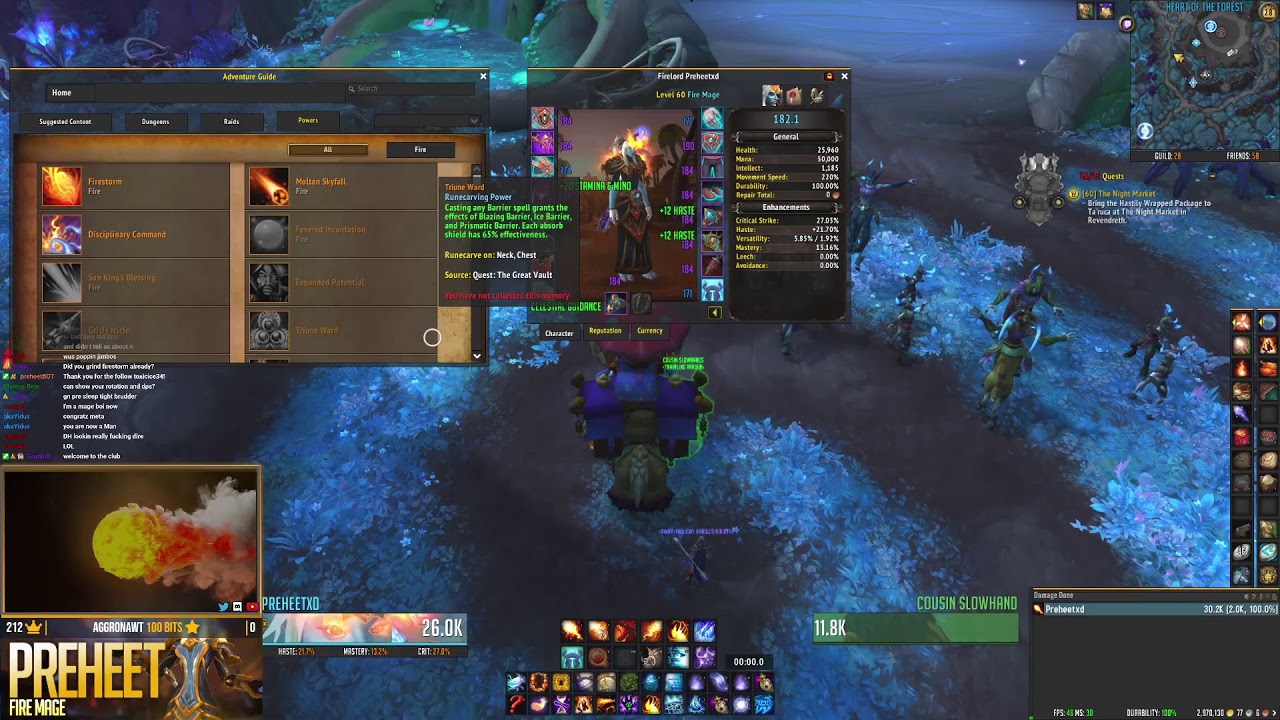1280x720 pixels.
Task: Click the Home button in Adventure Guide
Action: point(64,93)
